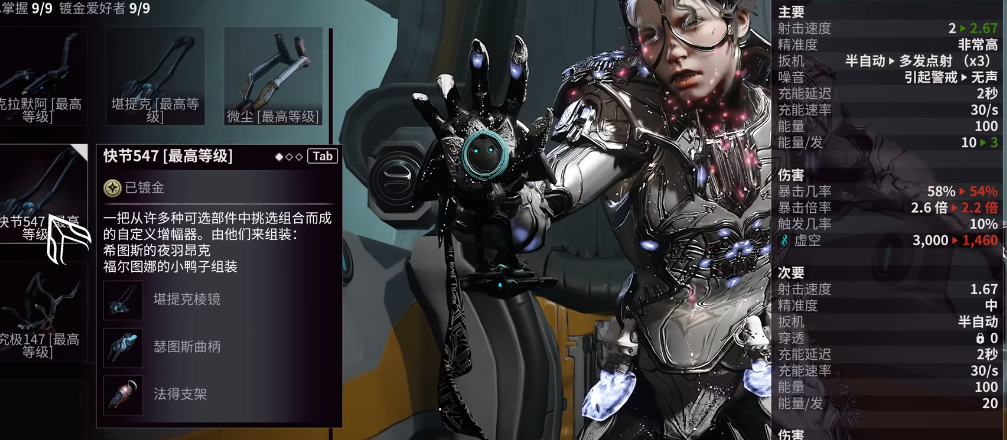Select the 堪提克 amp tile

[155, 75]
